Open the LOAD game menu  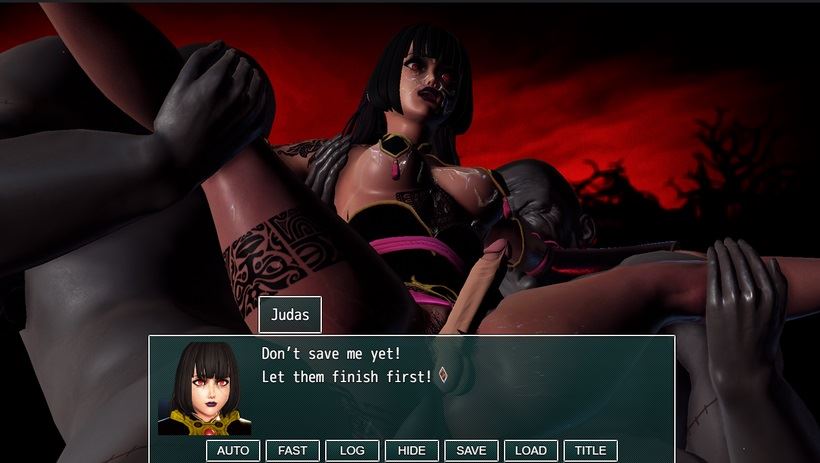[x=530, y=451]
